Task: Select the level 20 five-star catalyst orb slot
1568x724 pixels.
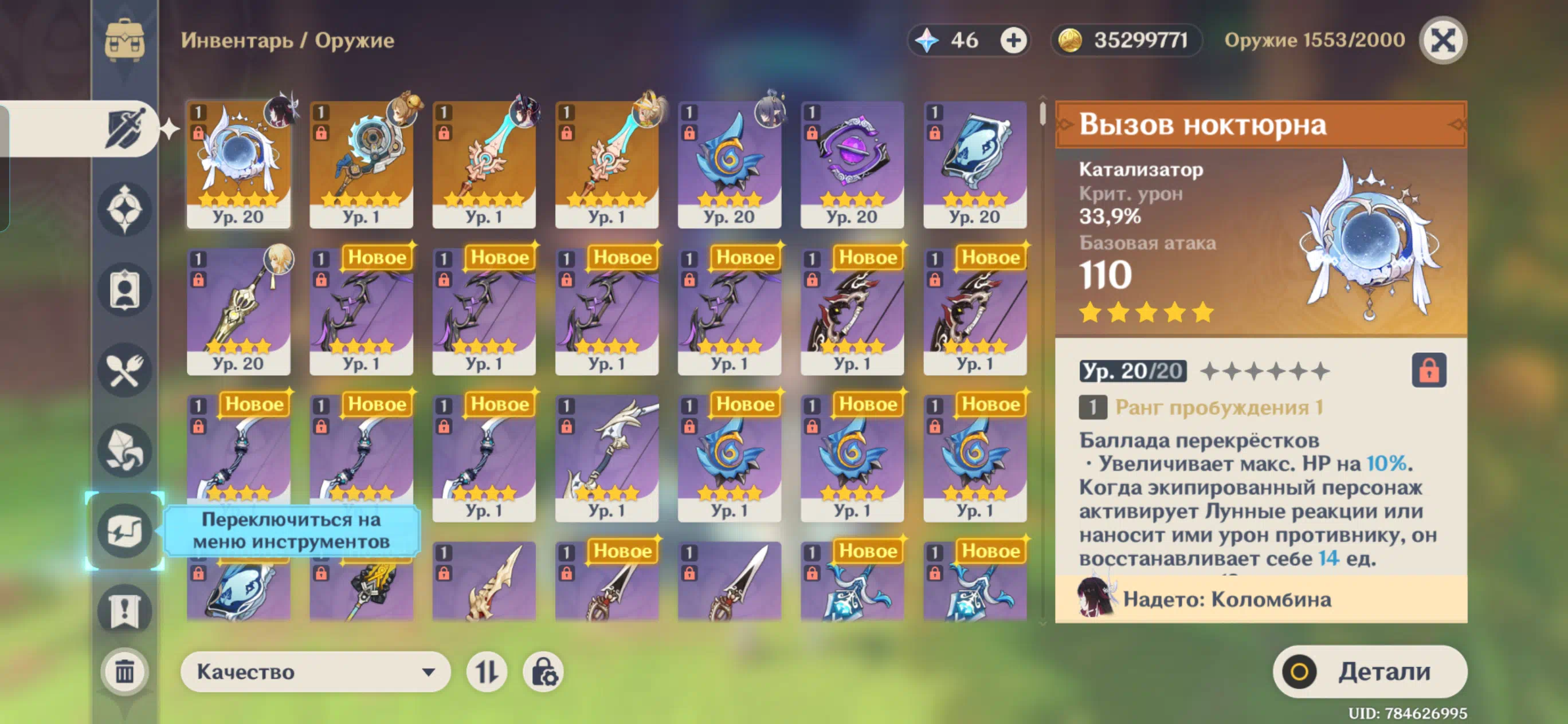Action: pyautogui.click(x=238, y=164)
